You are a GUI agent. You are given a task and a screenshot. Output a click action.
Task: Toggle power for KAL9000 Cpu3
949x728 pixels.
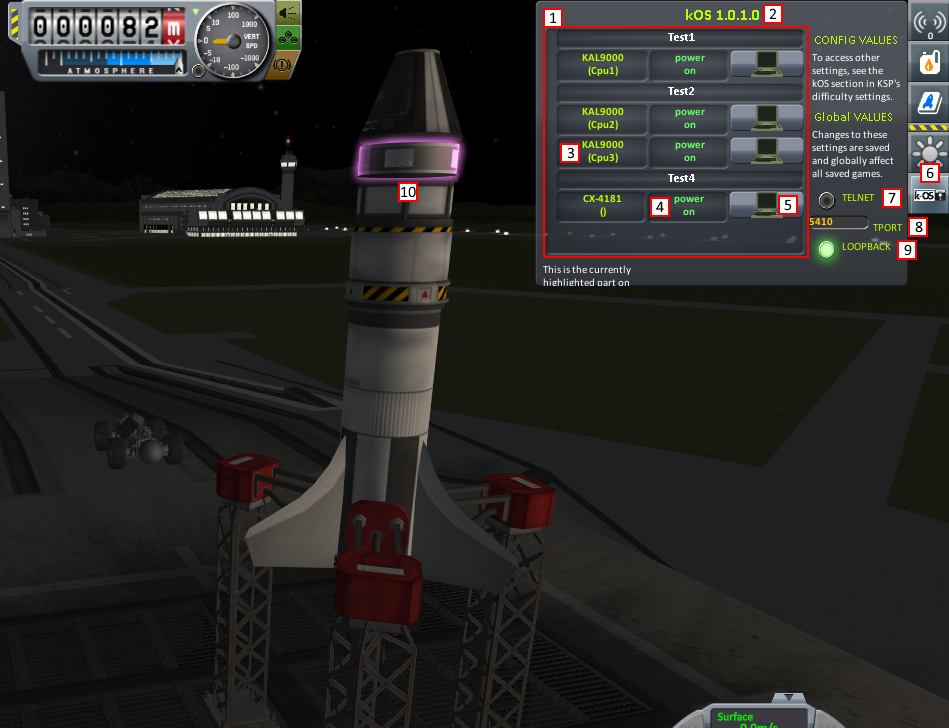pos(689,151)
